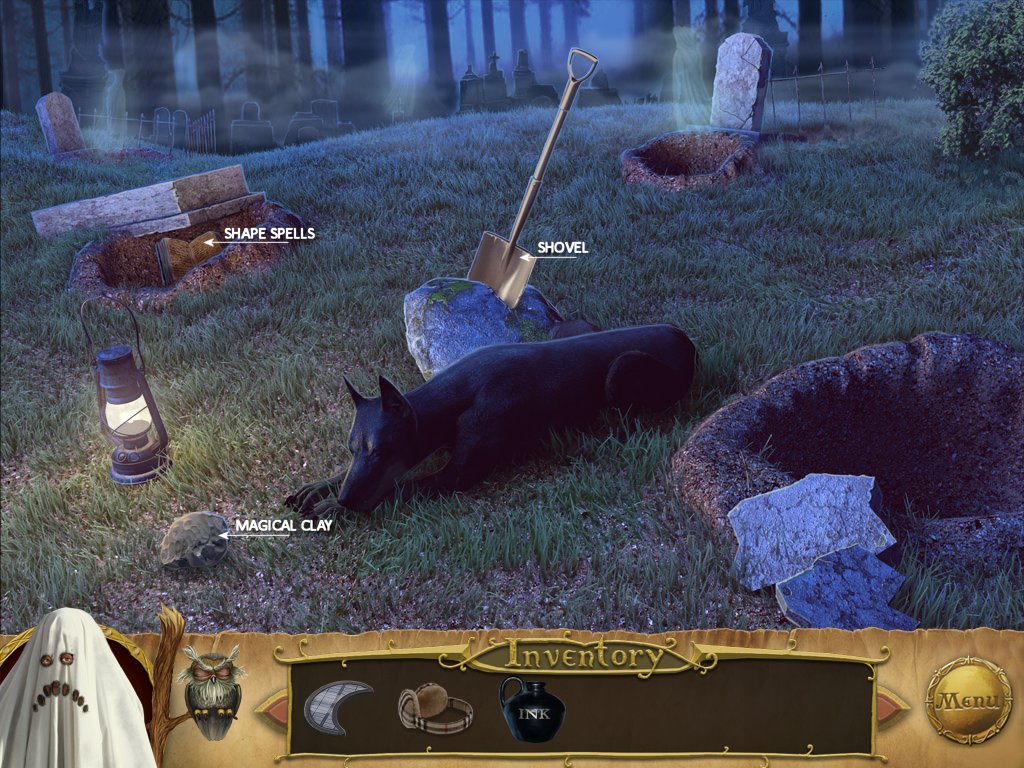Choose the plaid collar item in inventory

(x=434, y=708)
